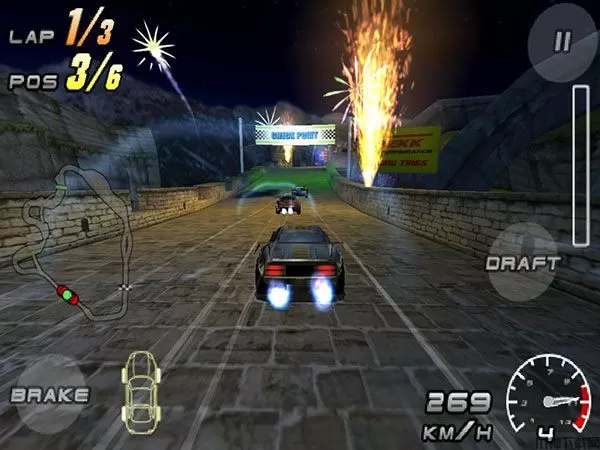
Task: Pause the race
Action: [562, 43]
